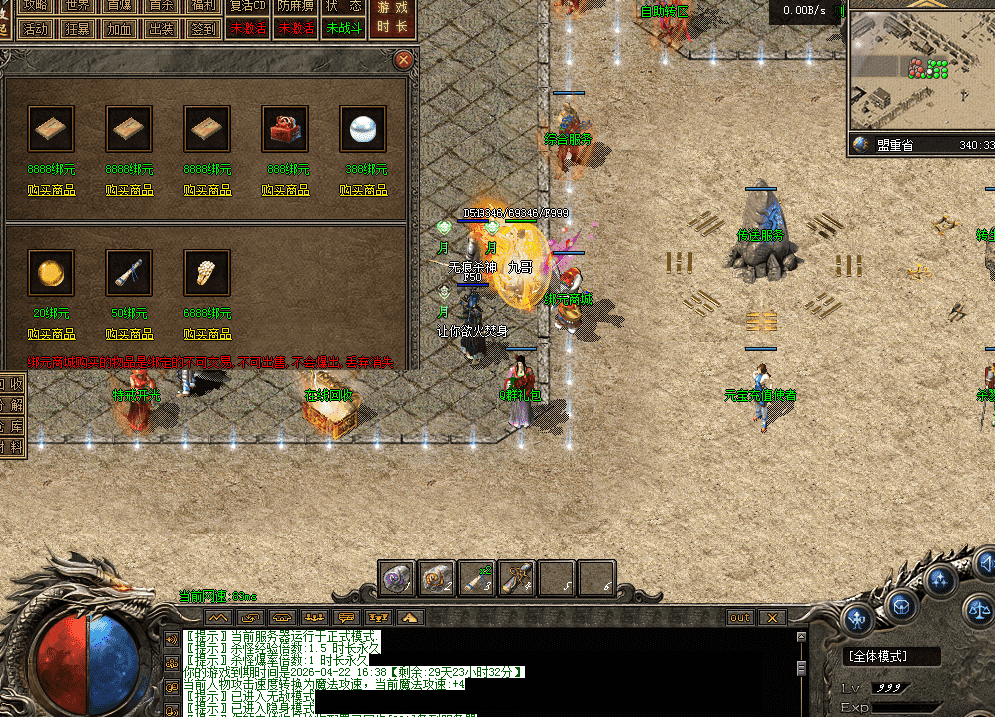The height and width of the screenshot is (717, 995).
Task: Select the gold ring item icon
Action: click(x=207, y=272)
